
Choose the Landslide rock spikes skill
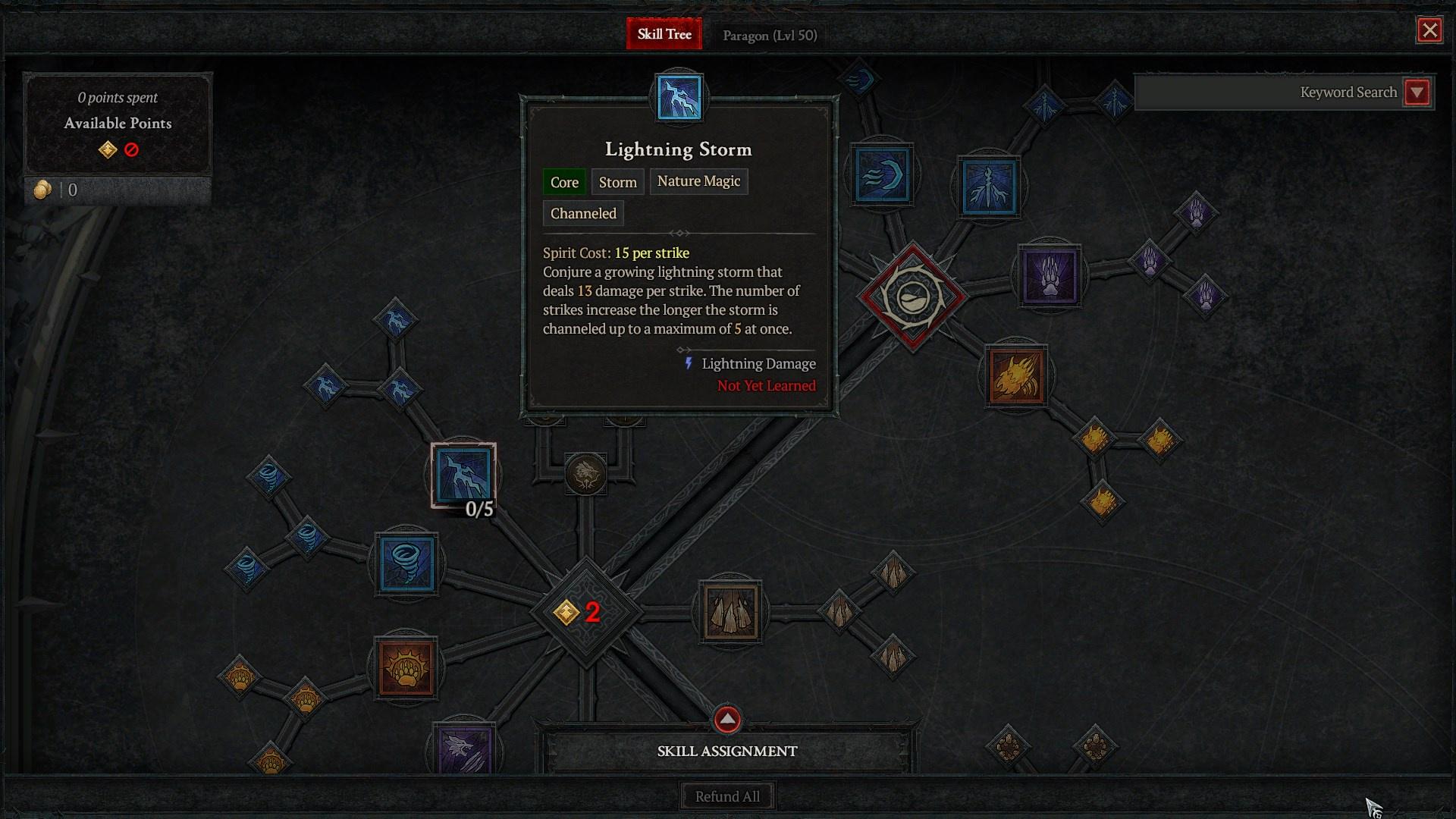730,611
